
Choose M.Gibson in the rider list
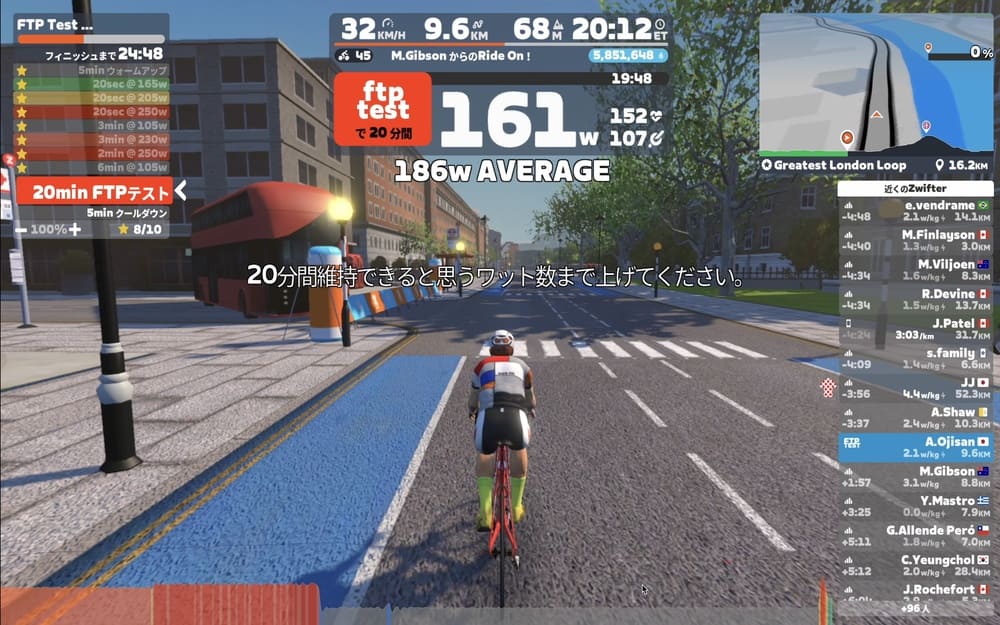(915, 476)
